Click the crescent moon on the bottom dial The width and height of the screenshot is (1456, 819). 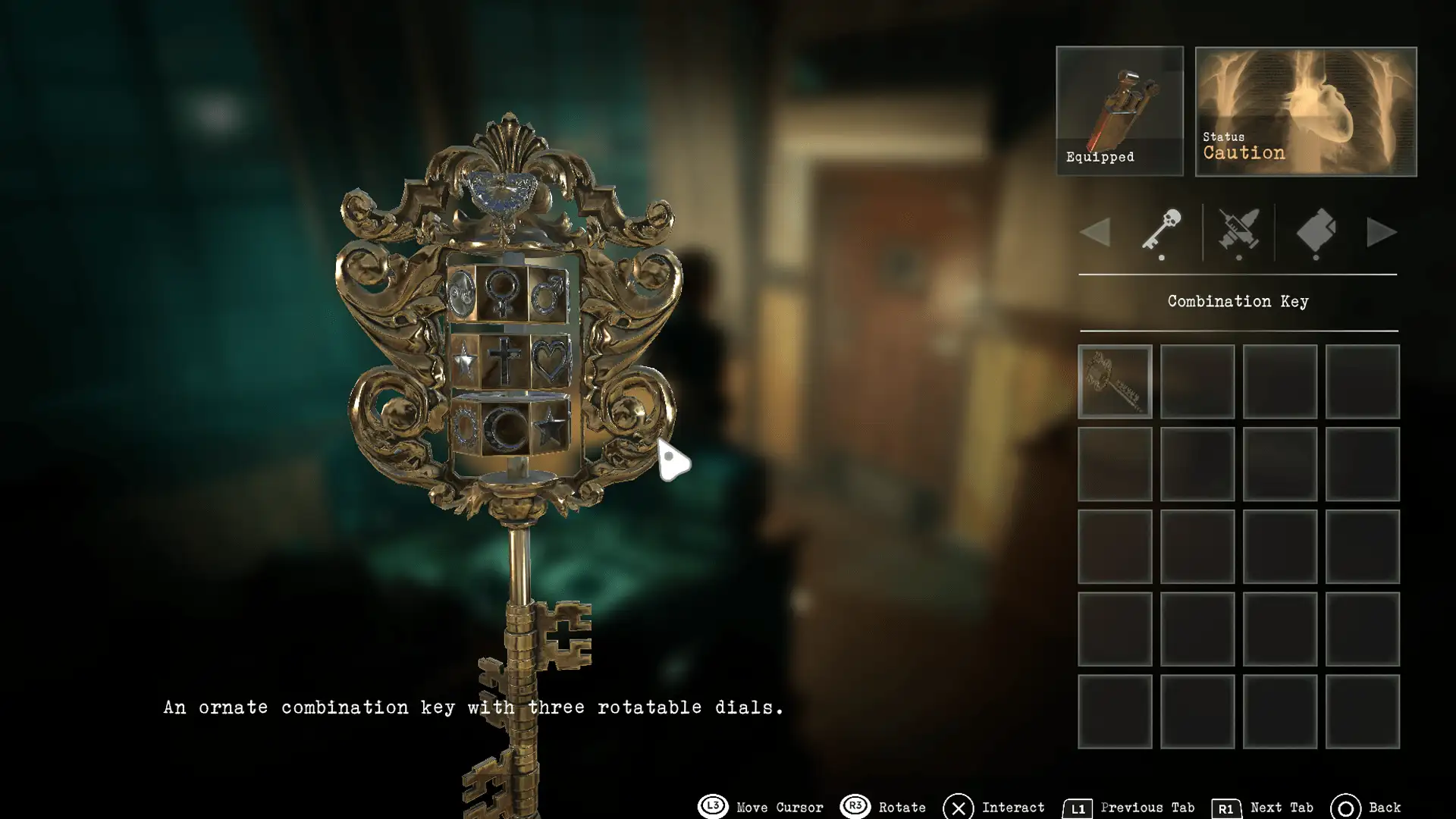pyautogui.click(x=504, y=428)
